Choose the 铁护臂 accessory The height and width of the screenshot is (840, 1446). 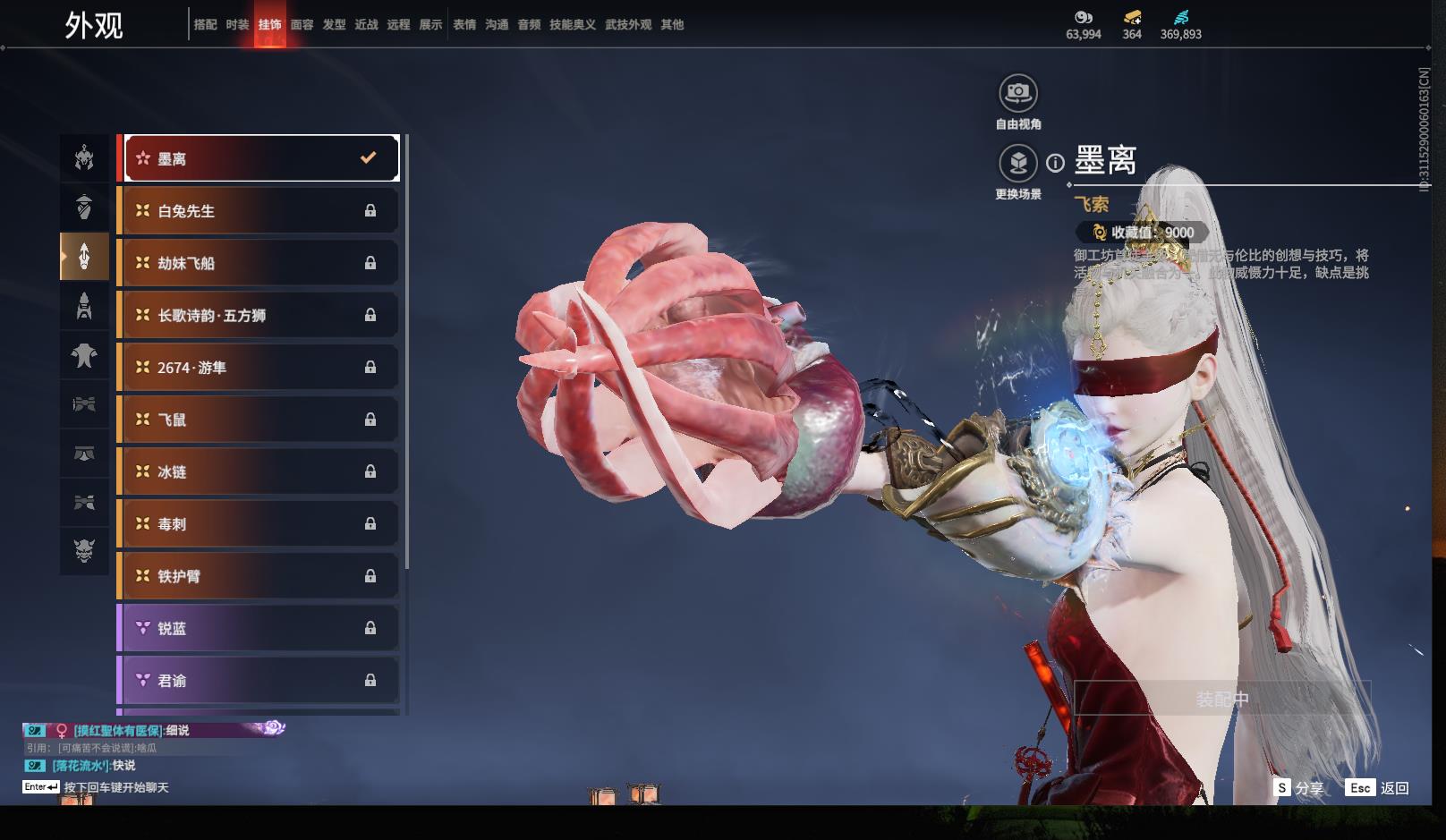[x=260, y=576]
